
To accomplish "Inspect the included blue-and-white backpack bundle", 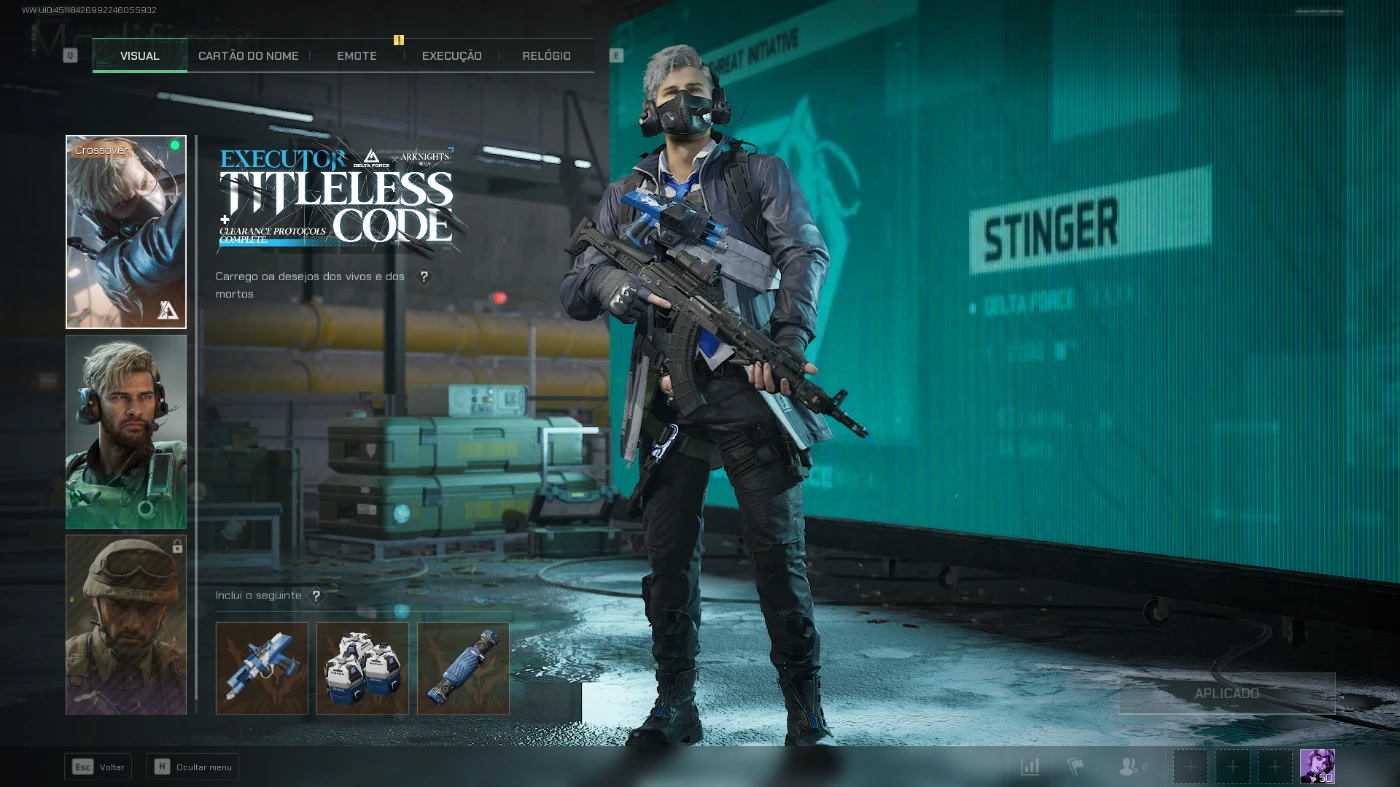I will [362, 668].
